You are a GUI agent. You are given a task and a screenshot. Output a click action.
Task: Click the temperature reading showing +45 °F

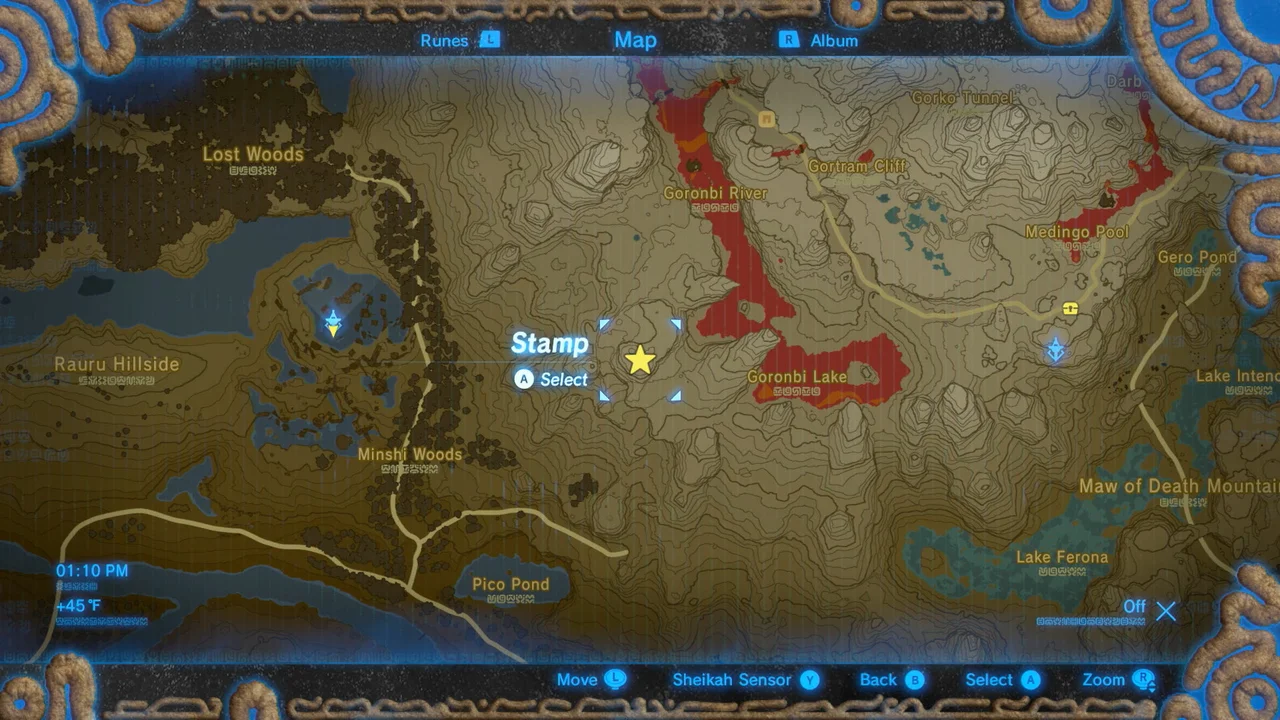click(77, 605)
